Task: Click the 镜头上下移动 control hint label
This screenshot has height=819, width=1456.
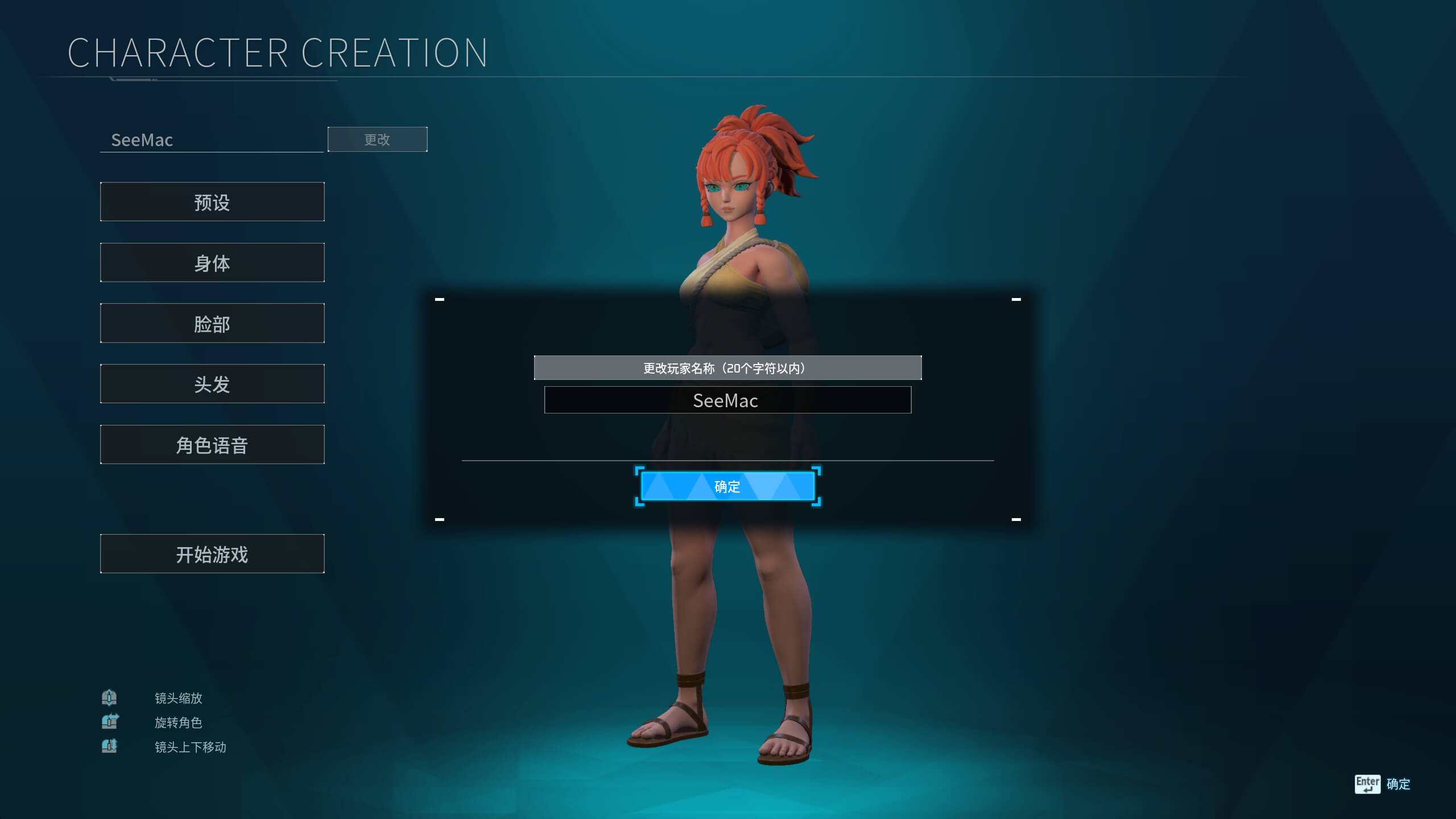Action: [191, 747]
